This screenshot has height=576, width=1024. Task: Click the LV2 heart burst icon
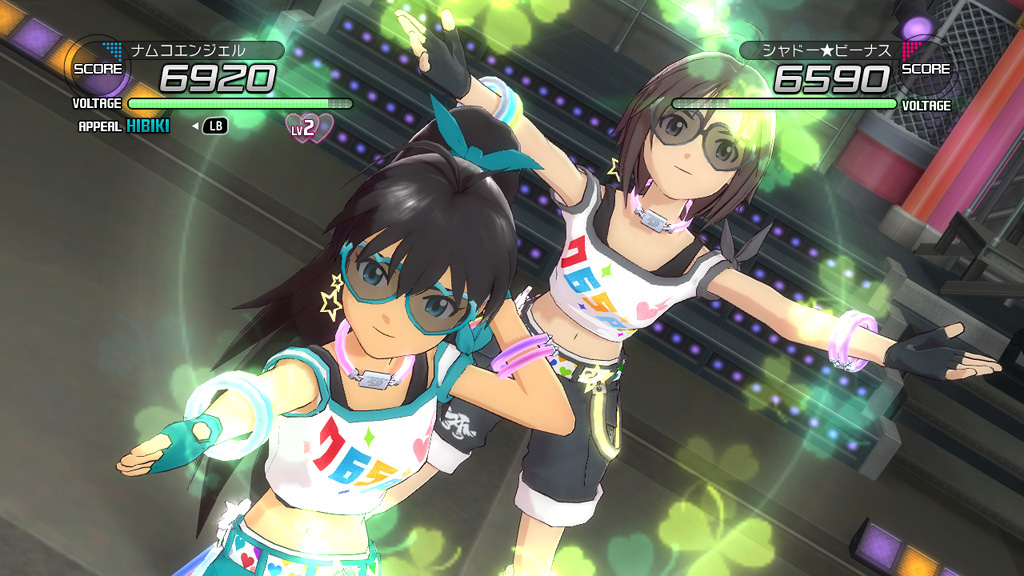[308, 127]
